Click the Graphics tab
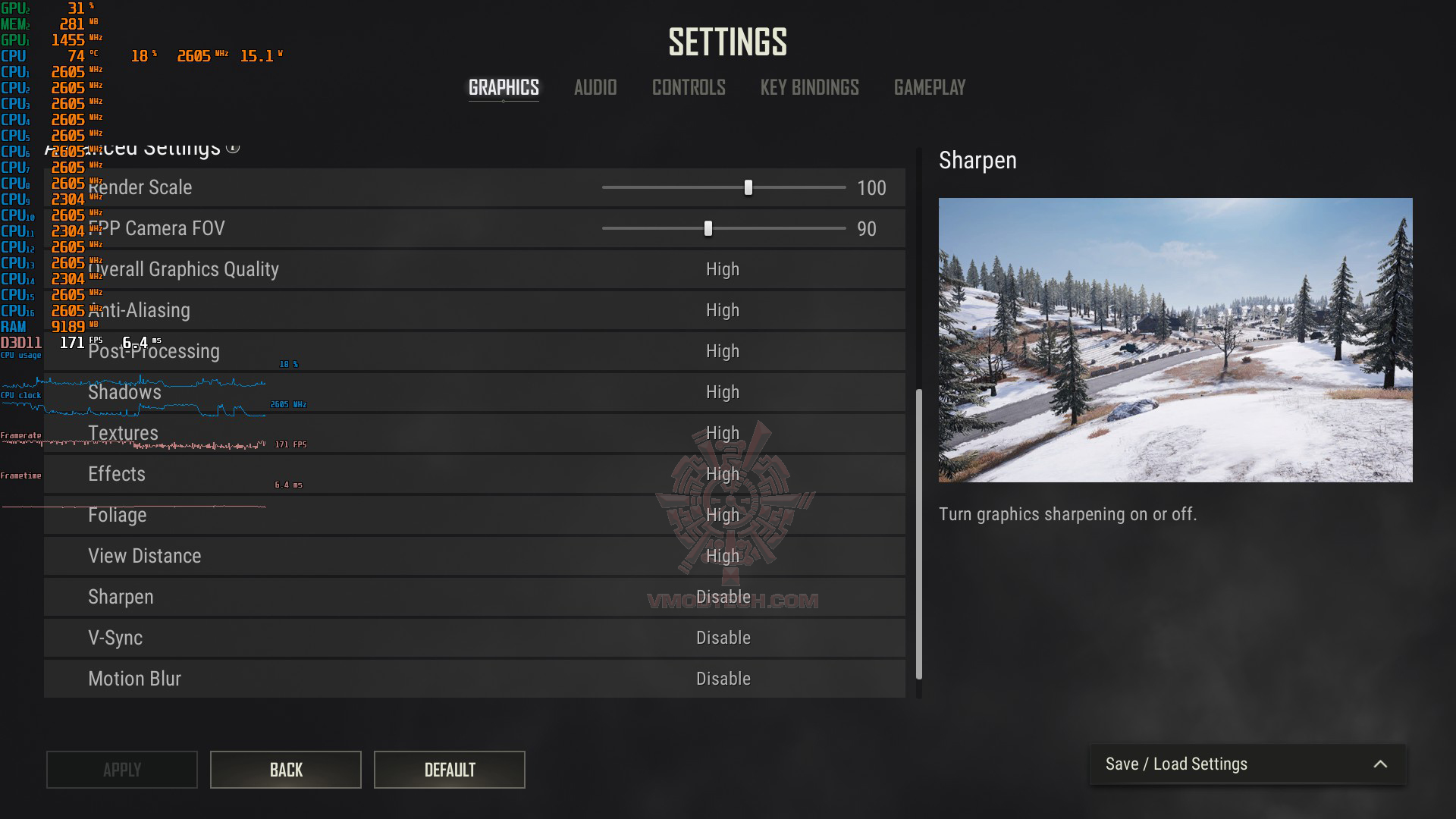Viewport: 1456px width, 819px height. tap(504, 88)
